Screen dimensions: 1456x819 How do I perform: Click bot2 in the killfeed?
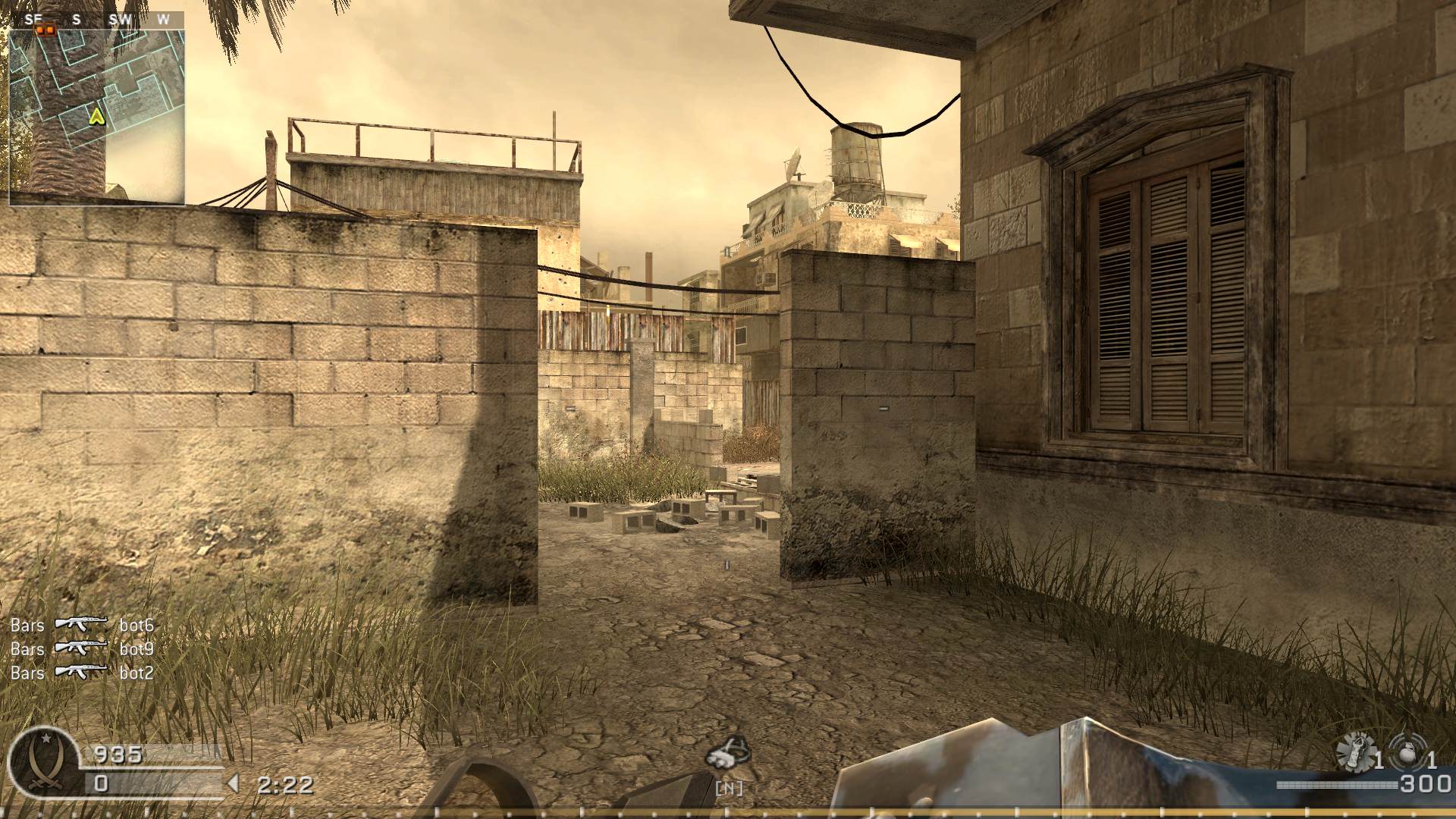click(137, 673)
